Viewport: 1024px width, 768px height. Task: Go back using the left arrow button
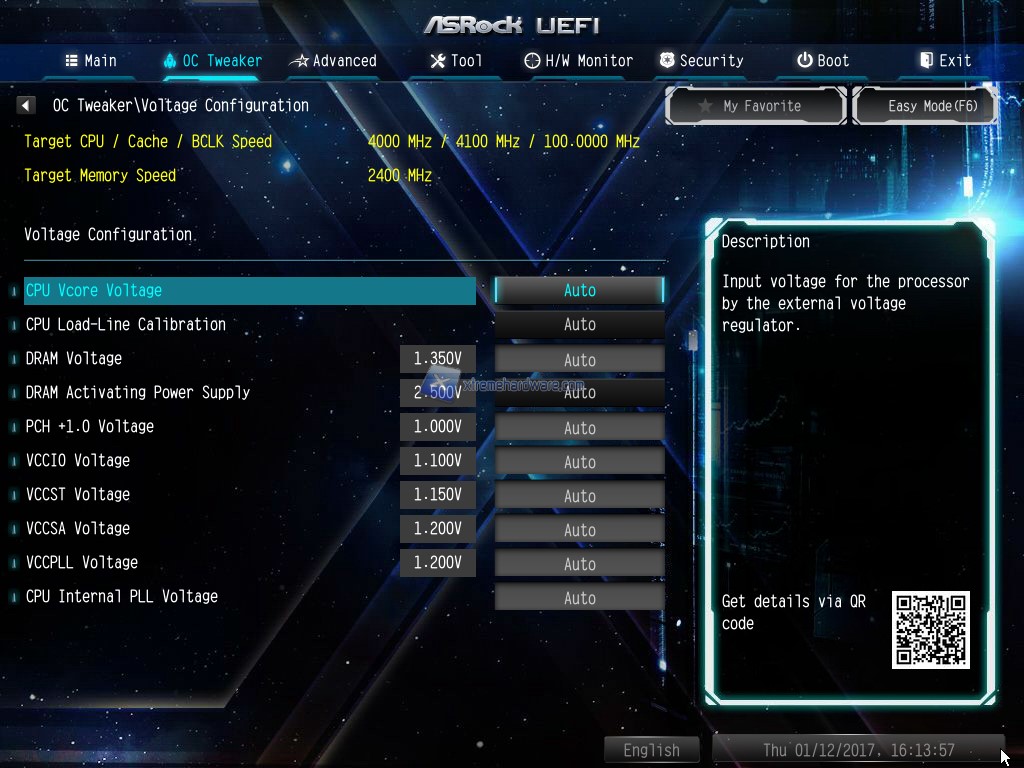click(27, 105)
